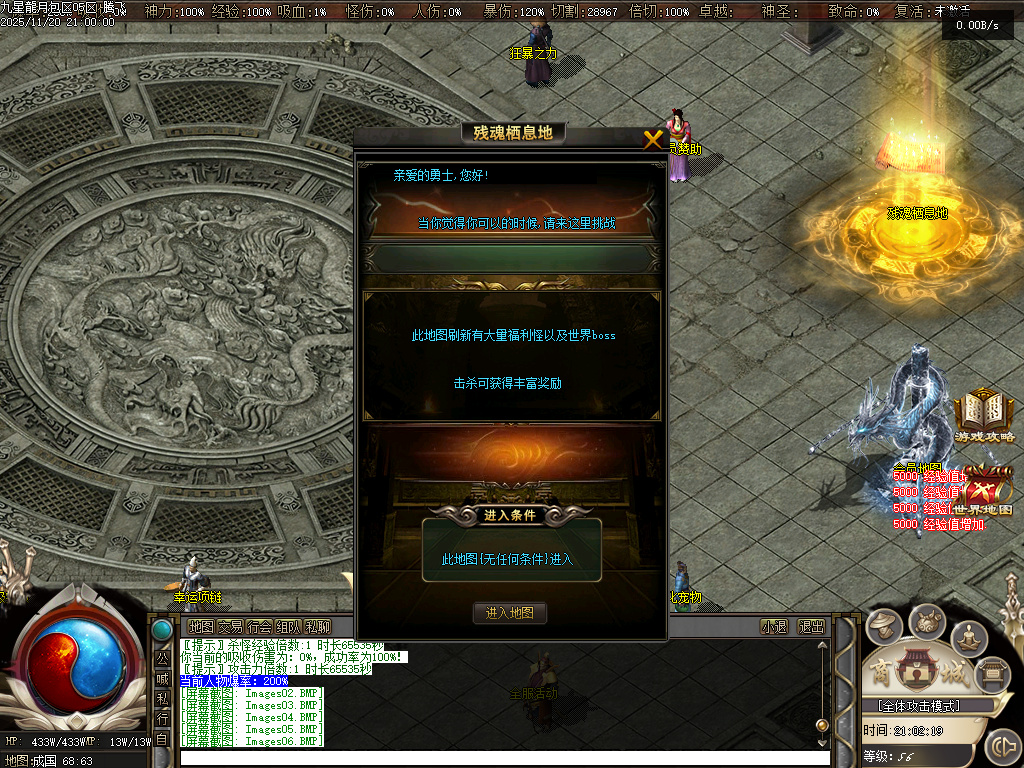Click the 退出 exit button
Image resolution: width=1024 pixels, height=768 pixels.
(811, 627)
